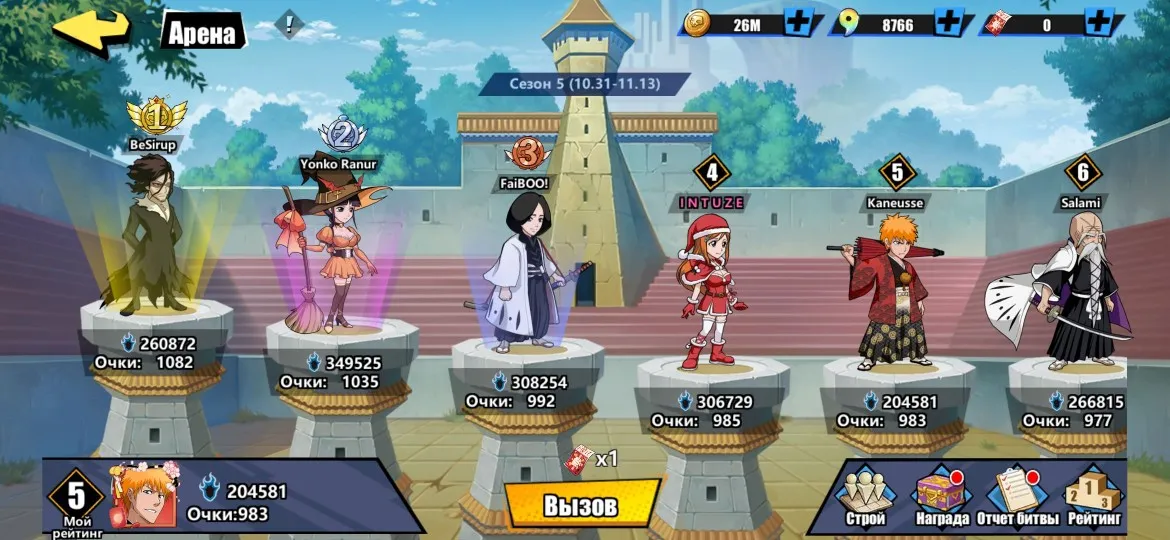Select rank 4 opponent INTUZE
Image resolution: width=1170 pixels, height=540 pixels.
[711, 285]
